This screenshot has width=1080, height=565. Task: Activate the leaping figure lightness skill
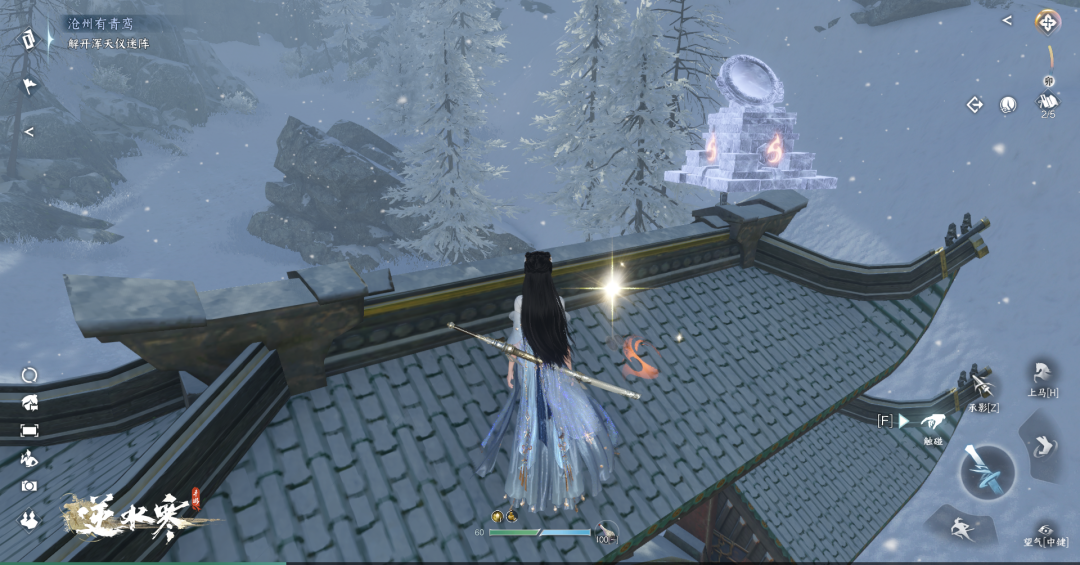(962, 526)
